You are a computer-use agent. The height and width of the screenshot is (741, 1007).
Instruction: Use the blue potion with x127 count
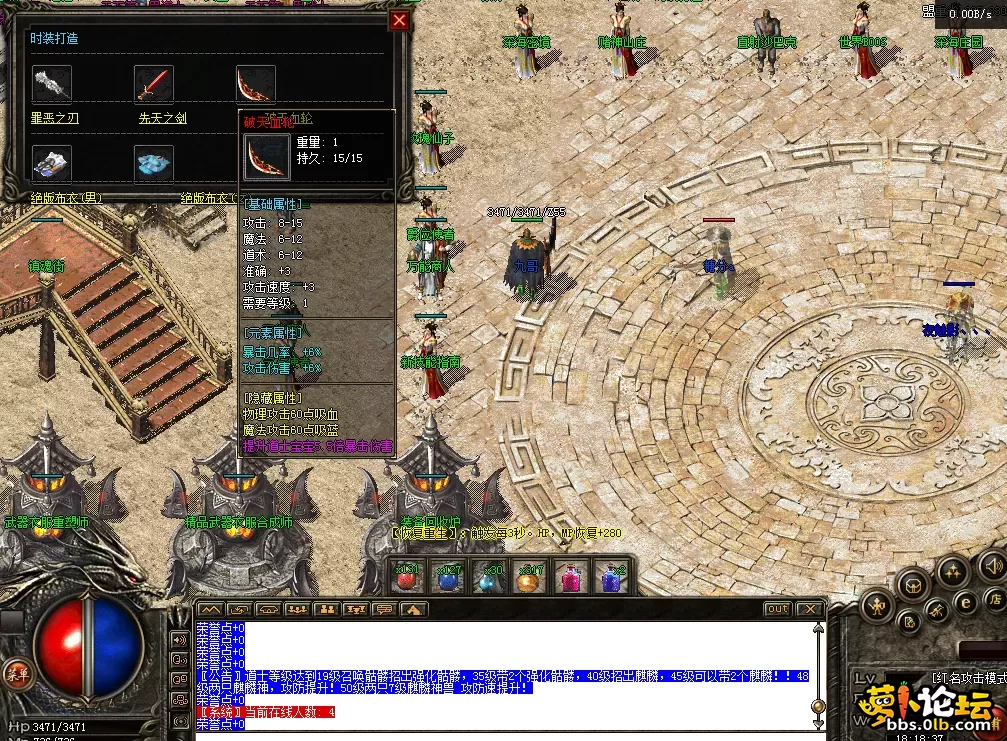(447, 578)
